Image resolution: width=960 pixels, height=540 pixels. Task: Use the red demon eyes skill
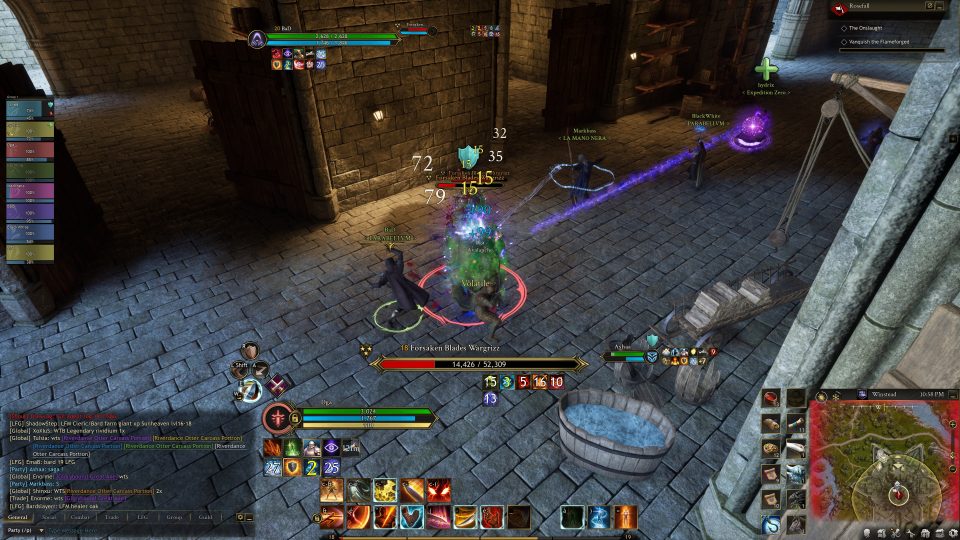(439, 490)
